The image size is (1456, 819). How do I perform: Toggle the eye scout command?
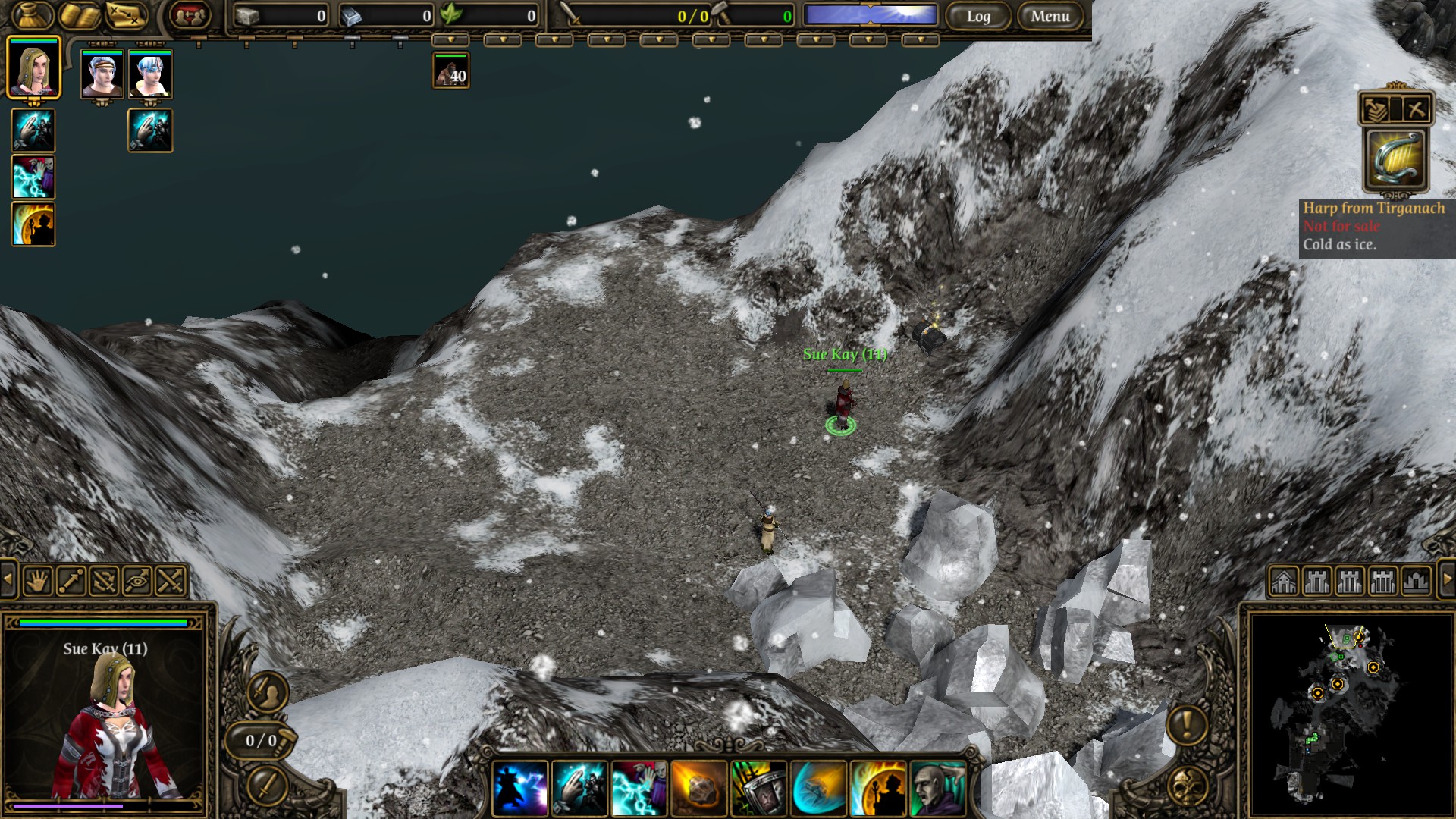137,582
